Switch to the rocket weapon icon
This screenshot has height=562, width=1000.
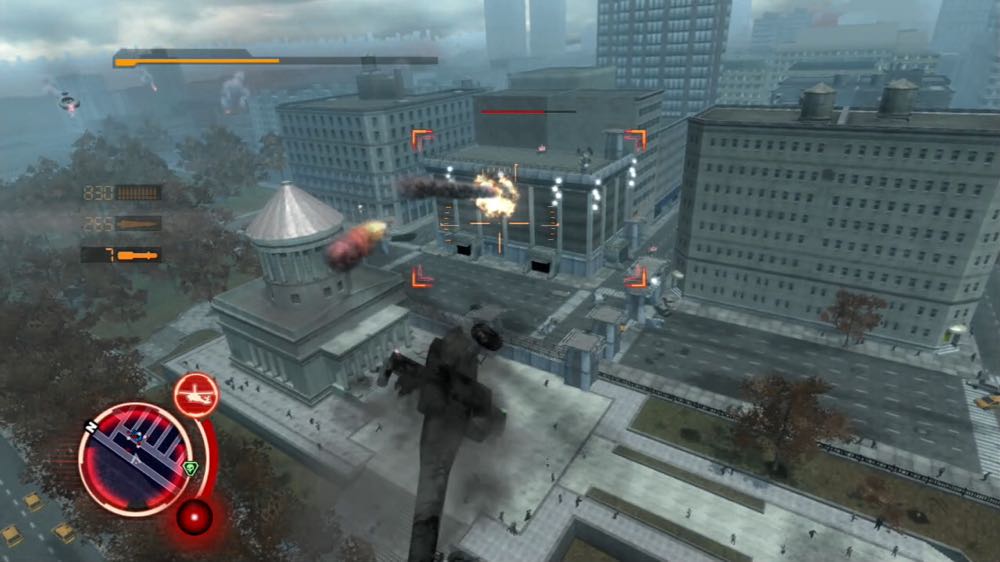[x=138, y=223]
